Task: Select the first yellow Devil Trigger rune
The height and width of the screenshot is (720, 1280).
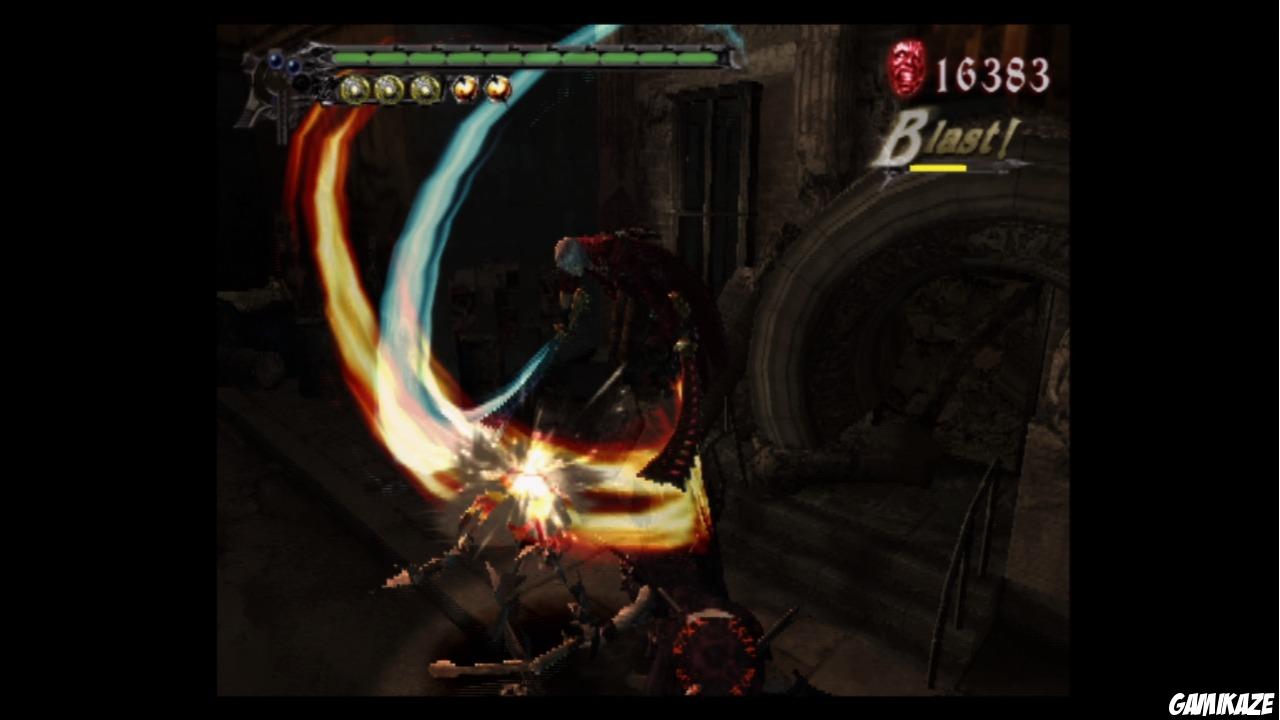Action: coord(353,90)
